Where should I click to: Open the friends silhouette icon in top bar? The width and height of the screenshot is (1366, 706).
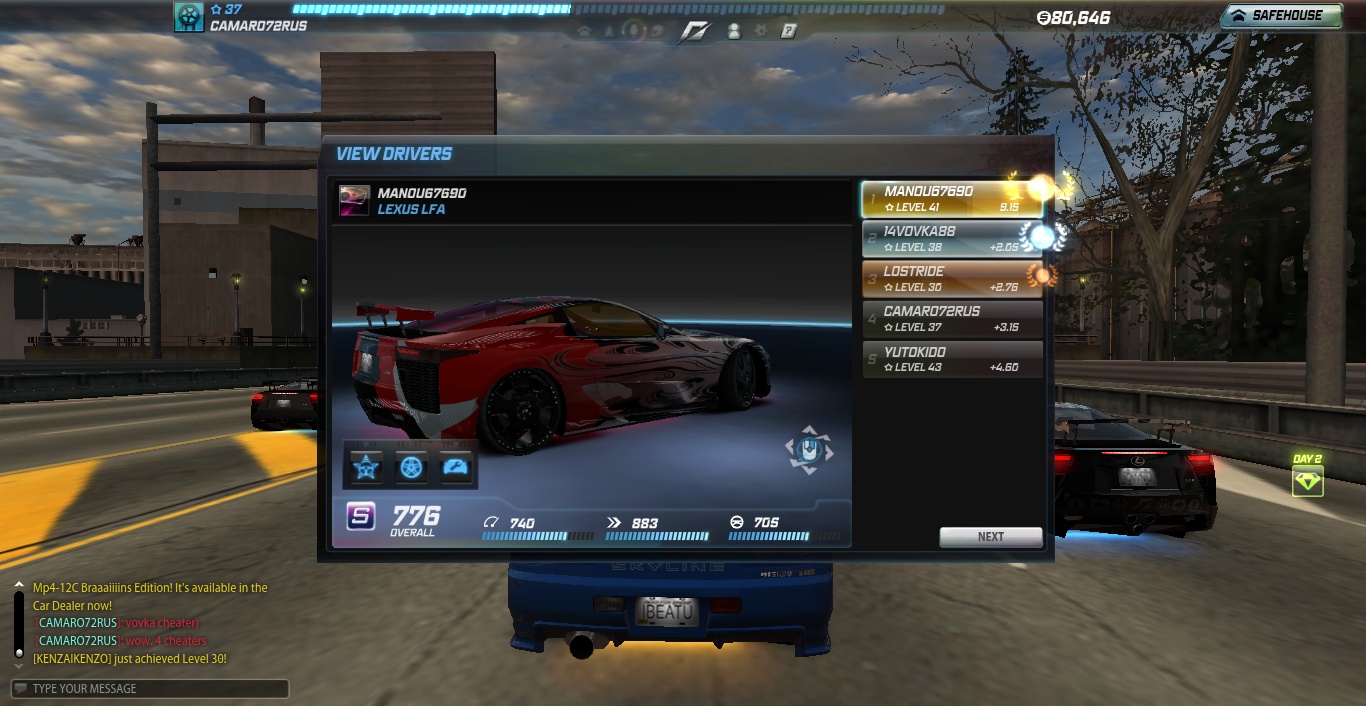(x=734, y=31)
